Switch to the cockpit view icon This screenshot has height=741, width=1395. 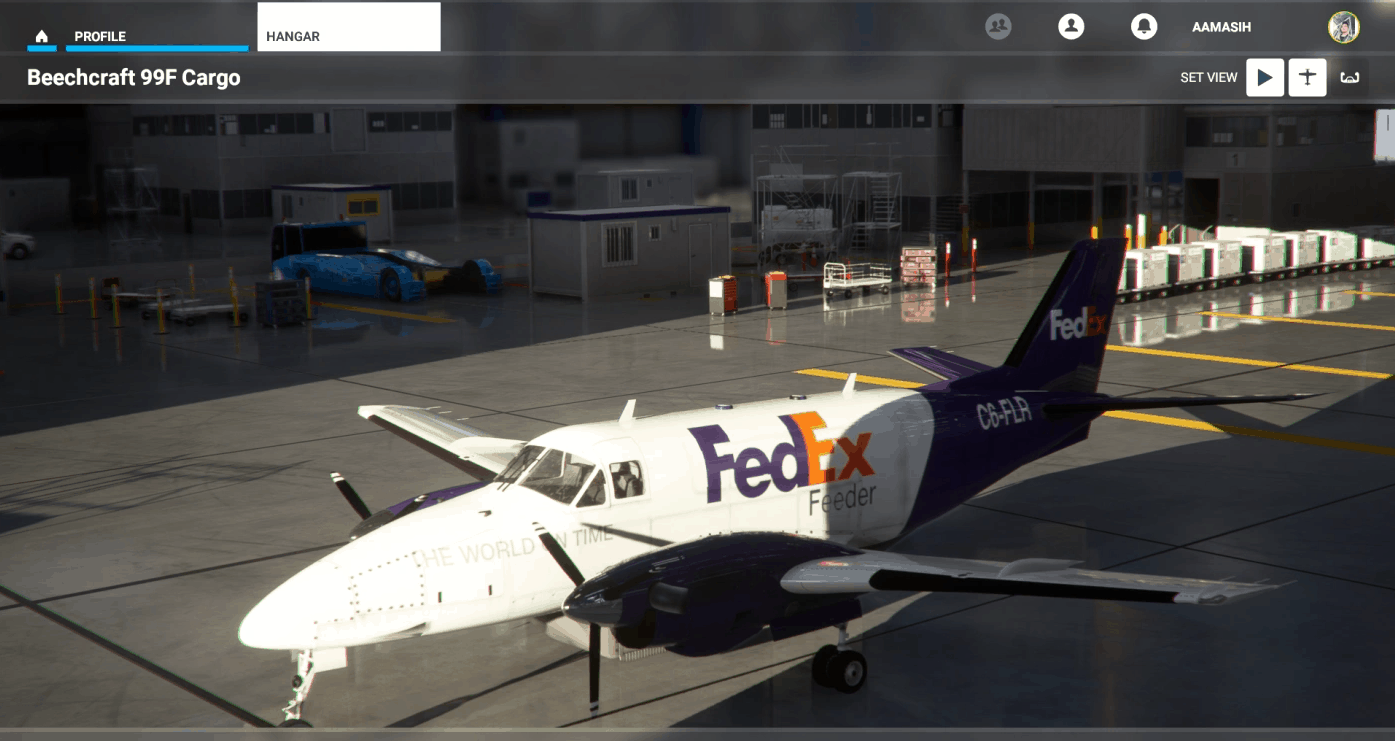pos(1350,77)
